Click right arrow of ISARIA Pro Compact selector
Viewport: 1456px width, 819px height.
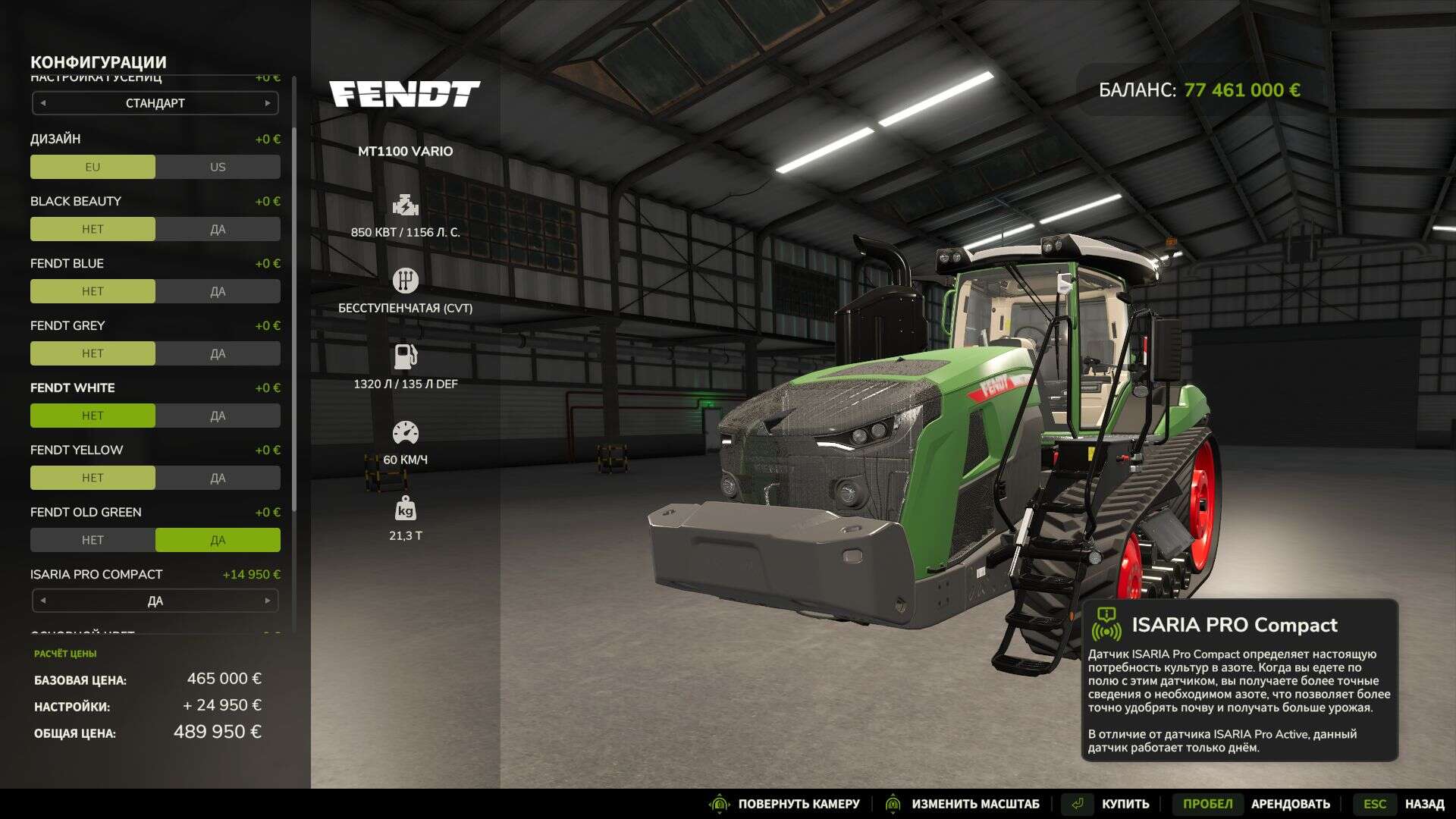[x=268, y=601]
